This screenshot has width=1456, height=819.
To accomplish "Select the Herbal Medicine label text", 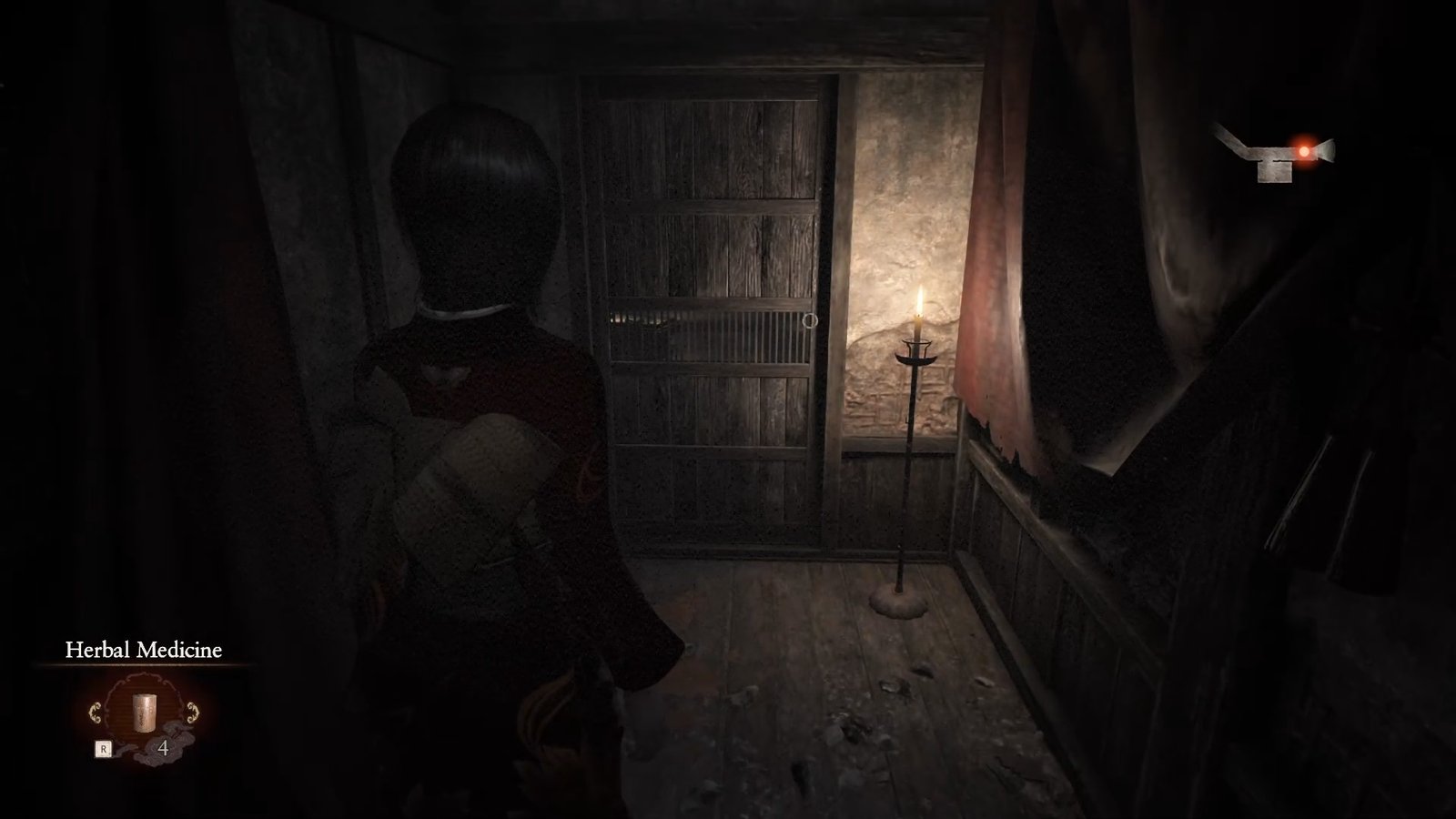I will [144, 650].
